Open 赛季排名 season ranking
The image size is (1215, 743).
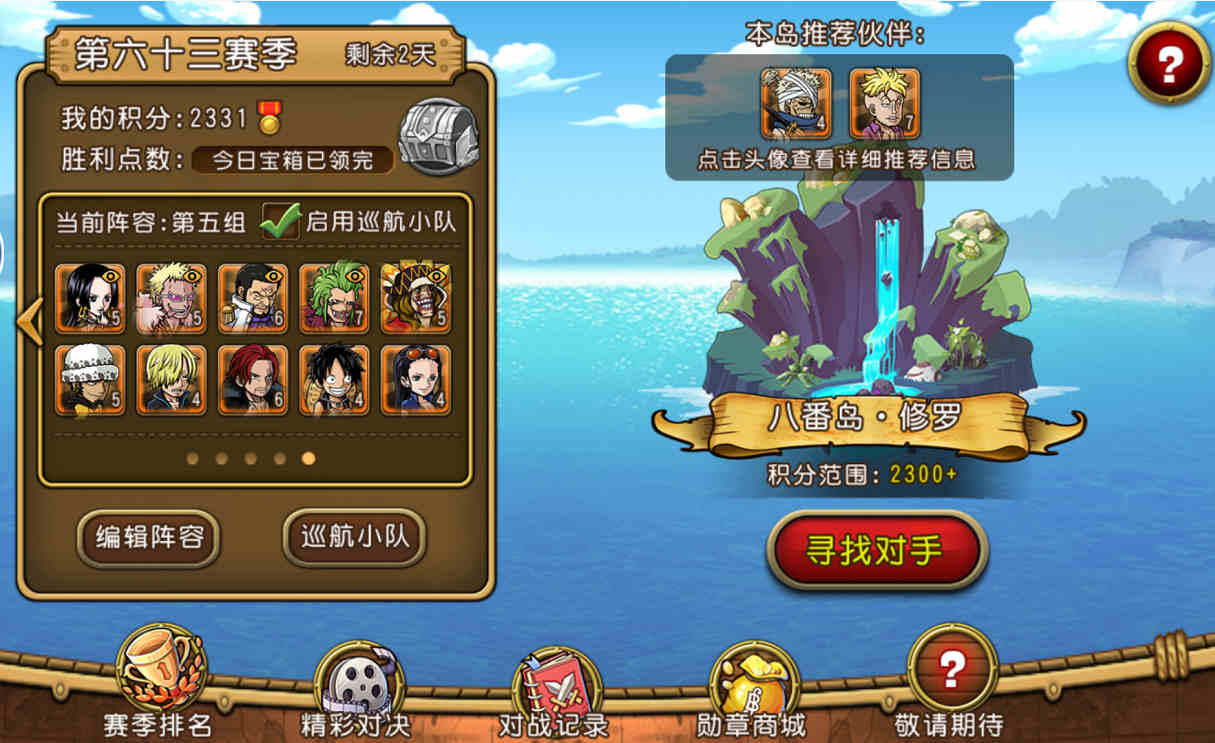(160, 669)
